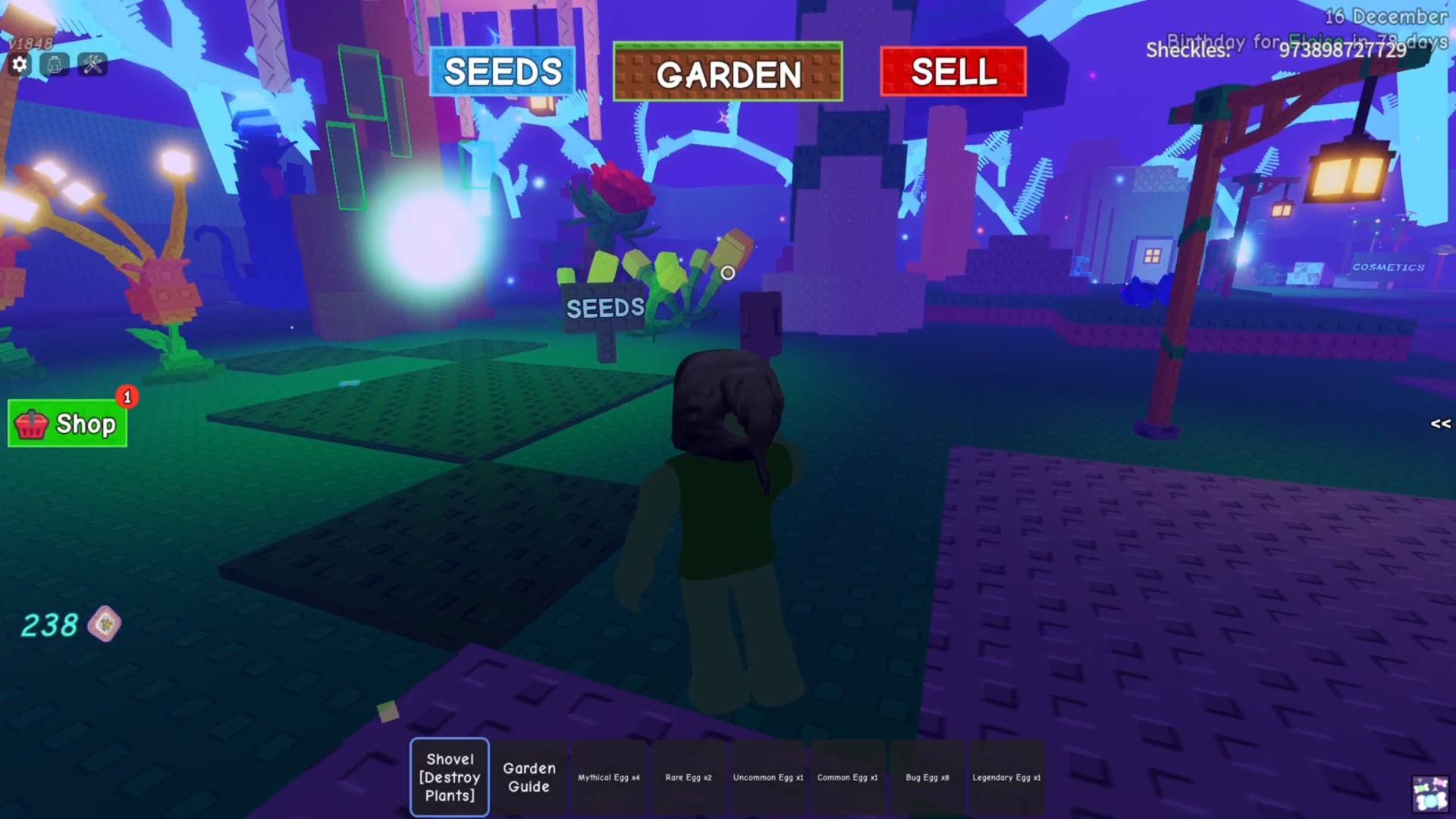Image resolution: width=1456 pixels, height=819 pixels.
Task: Choose the Garden Guide hotbar slot
Action: coord(529,777)
